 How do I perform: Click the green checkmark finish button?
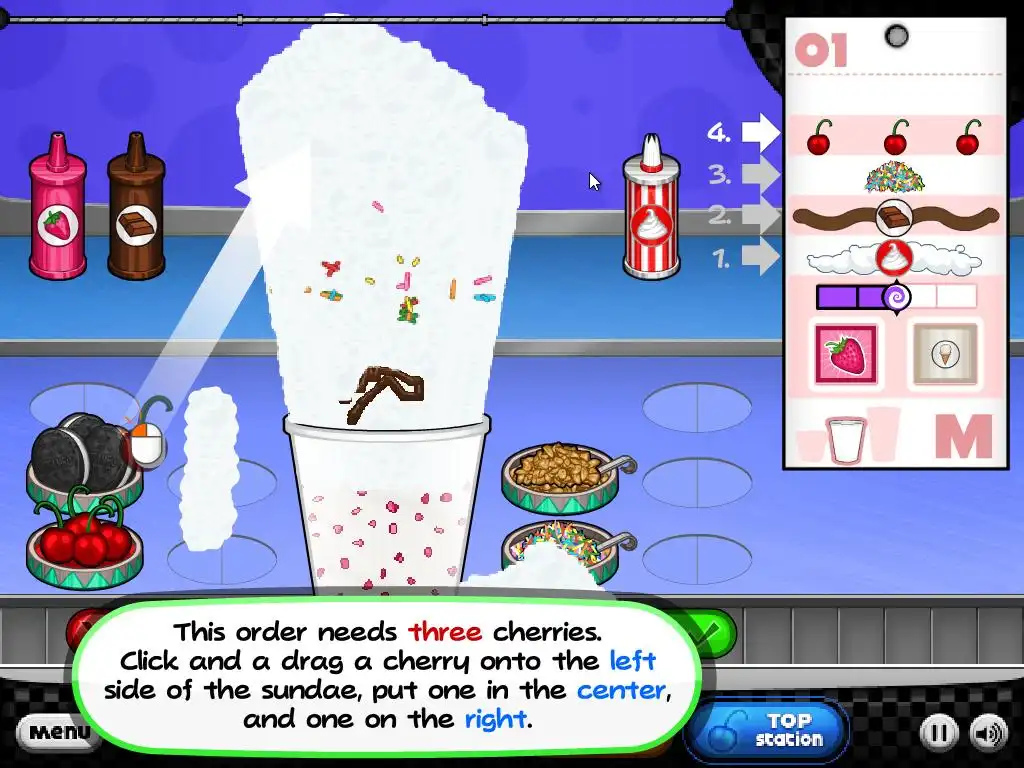[x=710, y=632]
